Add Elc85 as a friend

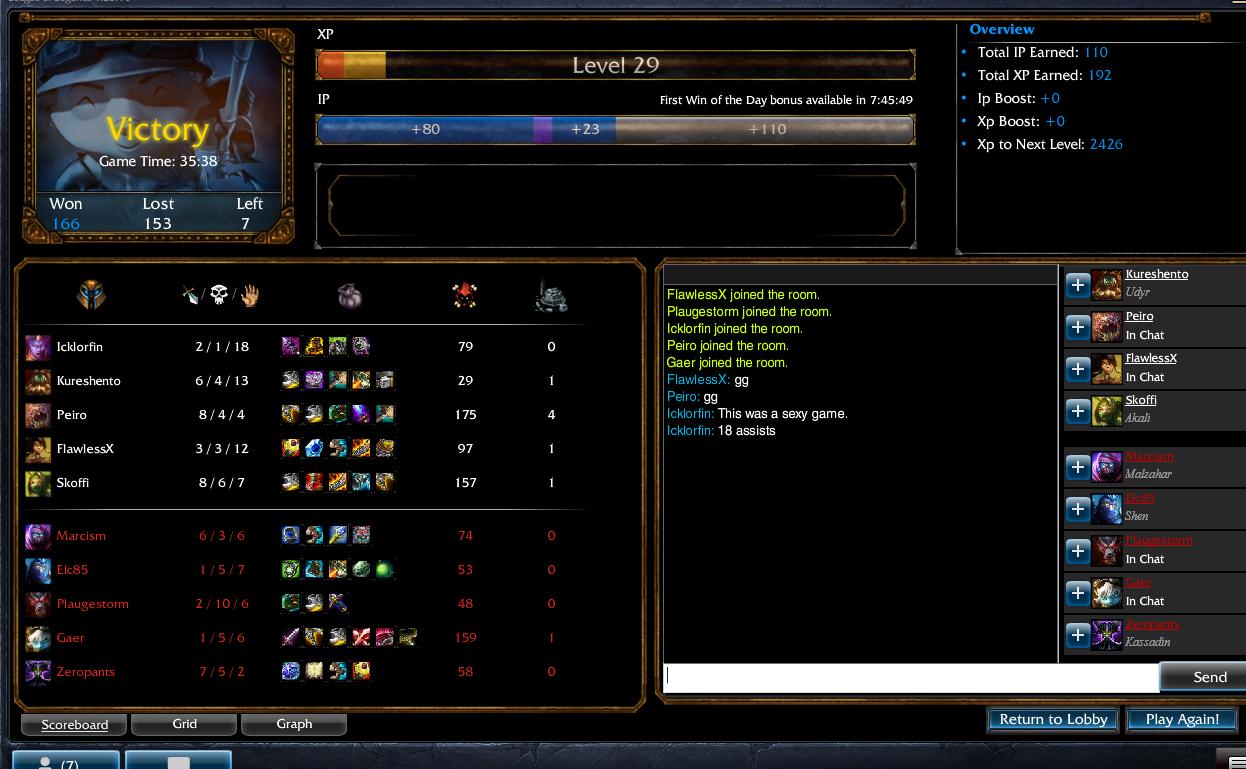(x=1077, y=509)
